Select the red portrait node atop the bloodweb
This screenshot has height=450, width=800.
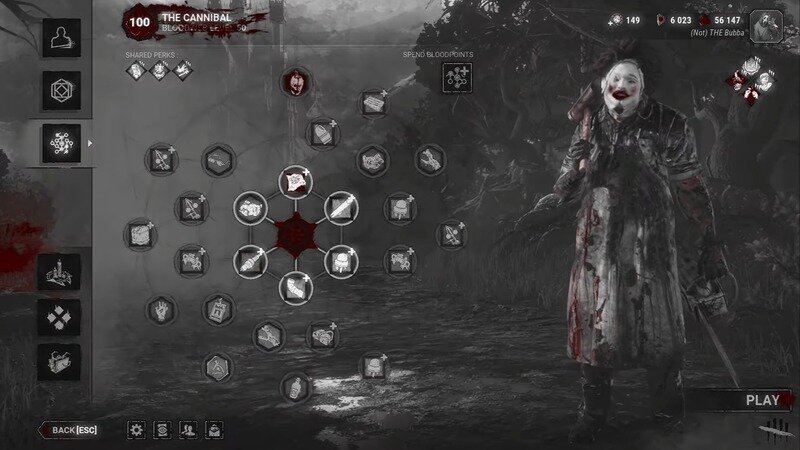[296, 83]
